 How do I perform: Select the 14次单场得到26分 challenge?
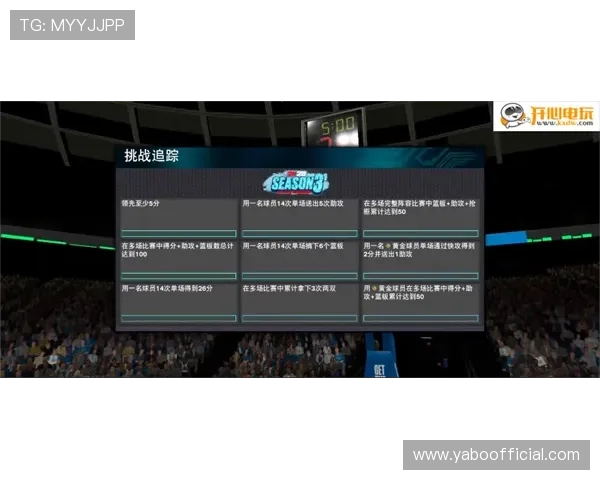click(x=179, y=302)
